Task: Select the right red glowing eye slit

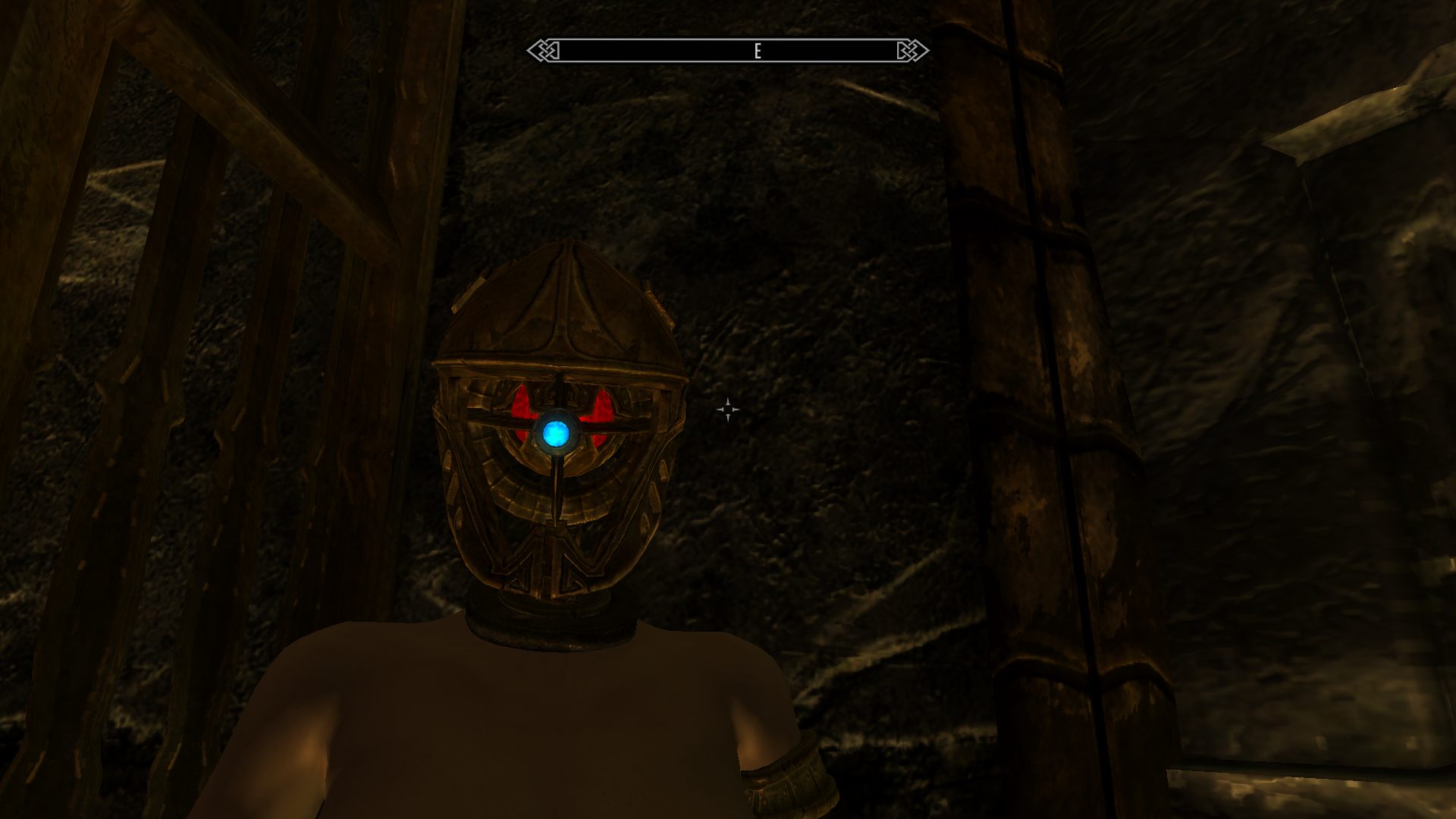Action: pyautogui.click(x=599, y=406)
